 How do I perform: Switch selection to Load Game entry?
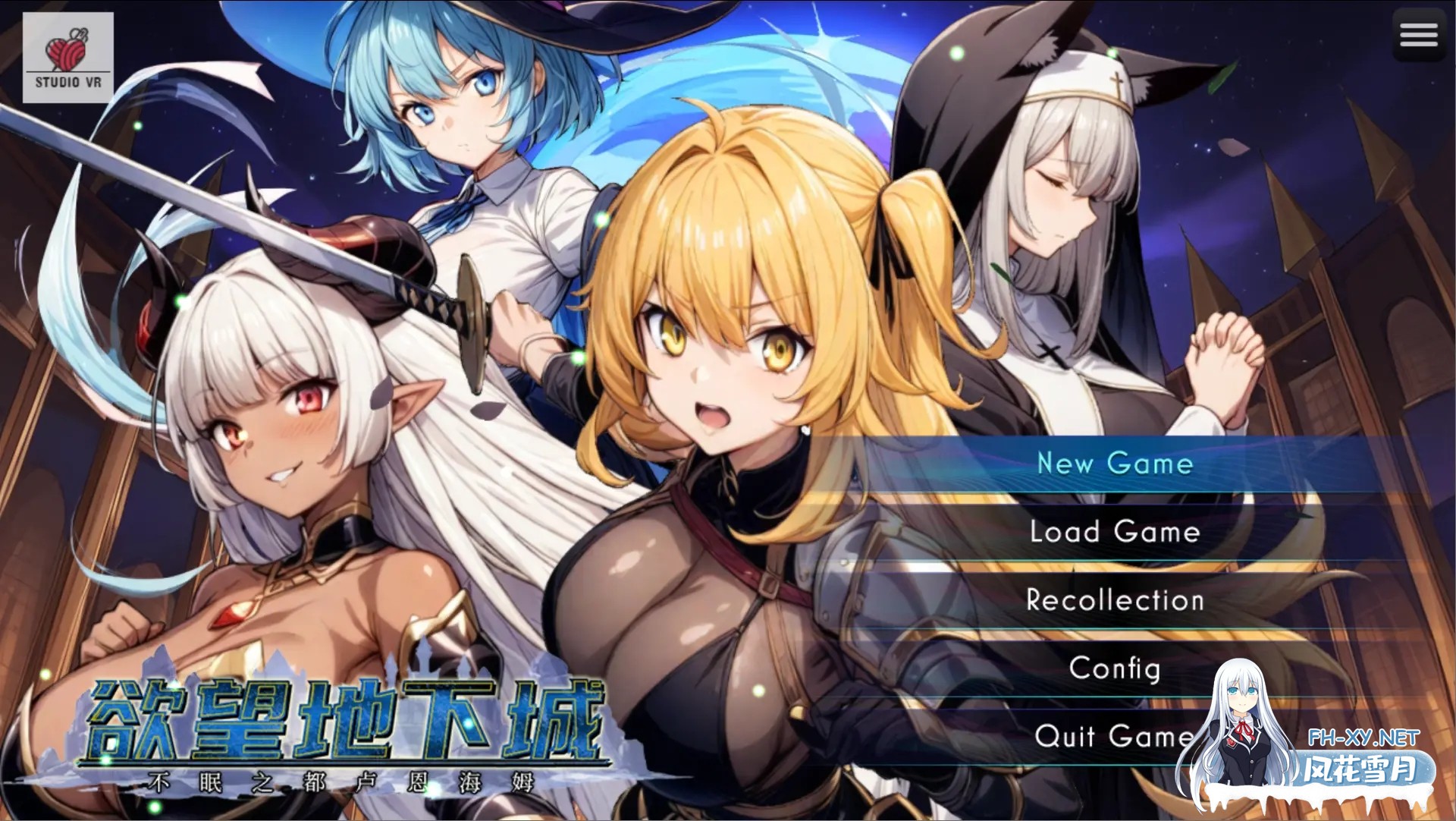tap(1115, 533)
